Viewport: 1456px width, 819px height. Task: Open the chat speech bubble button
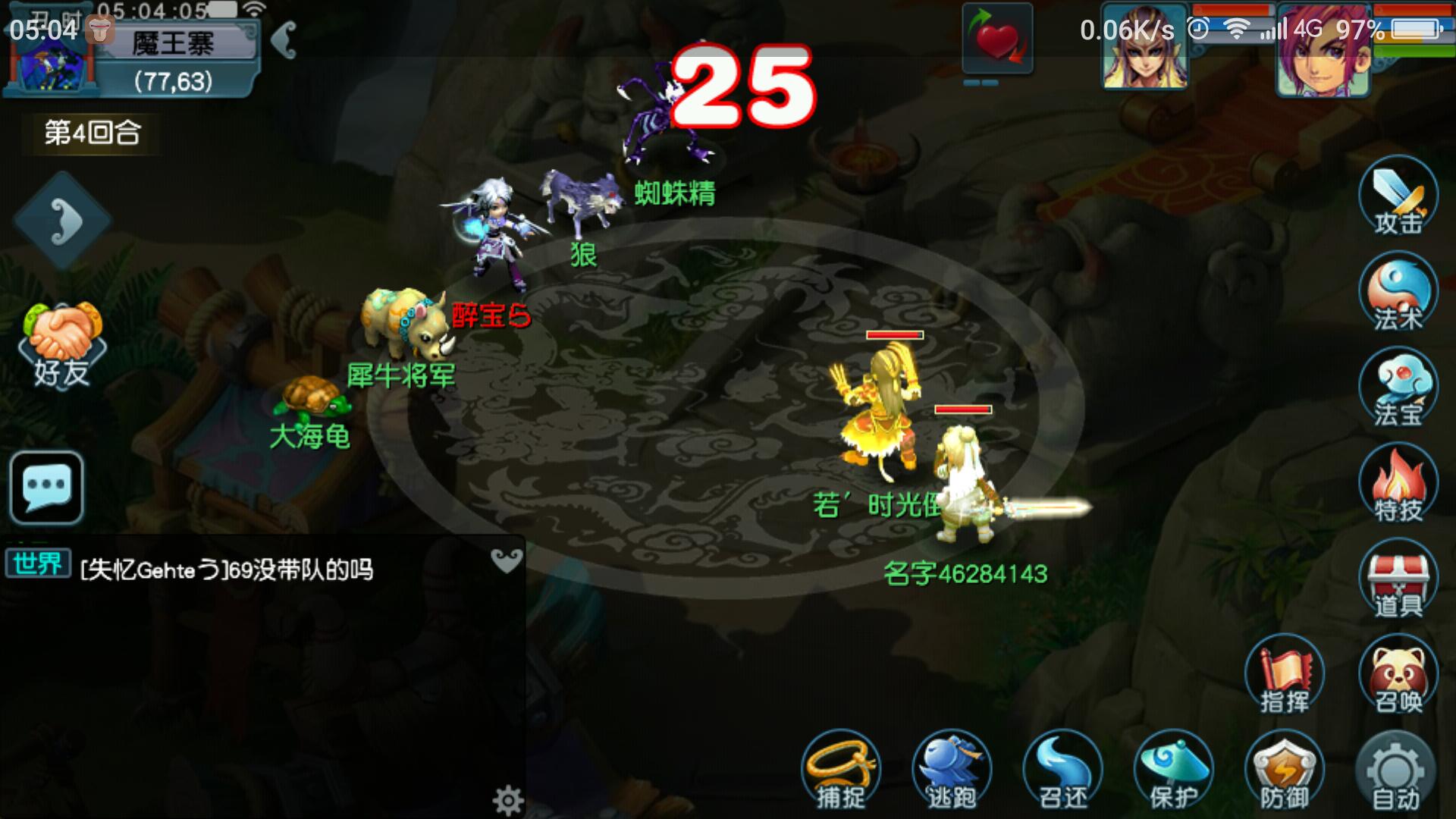47,487
